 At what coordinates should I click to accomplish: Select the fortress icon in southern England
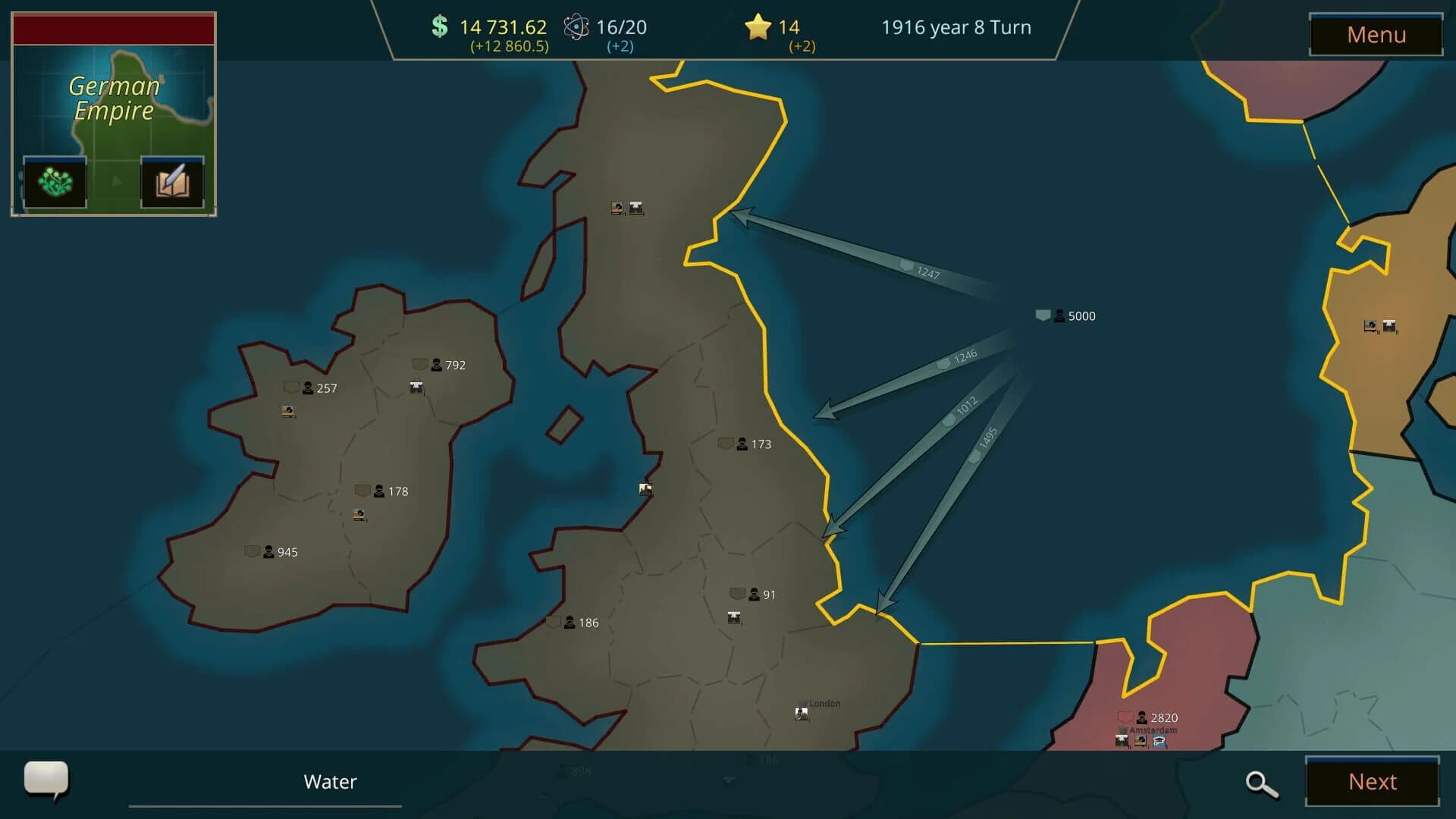coord(733,618)
